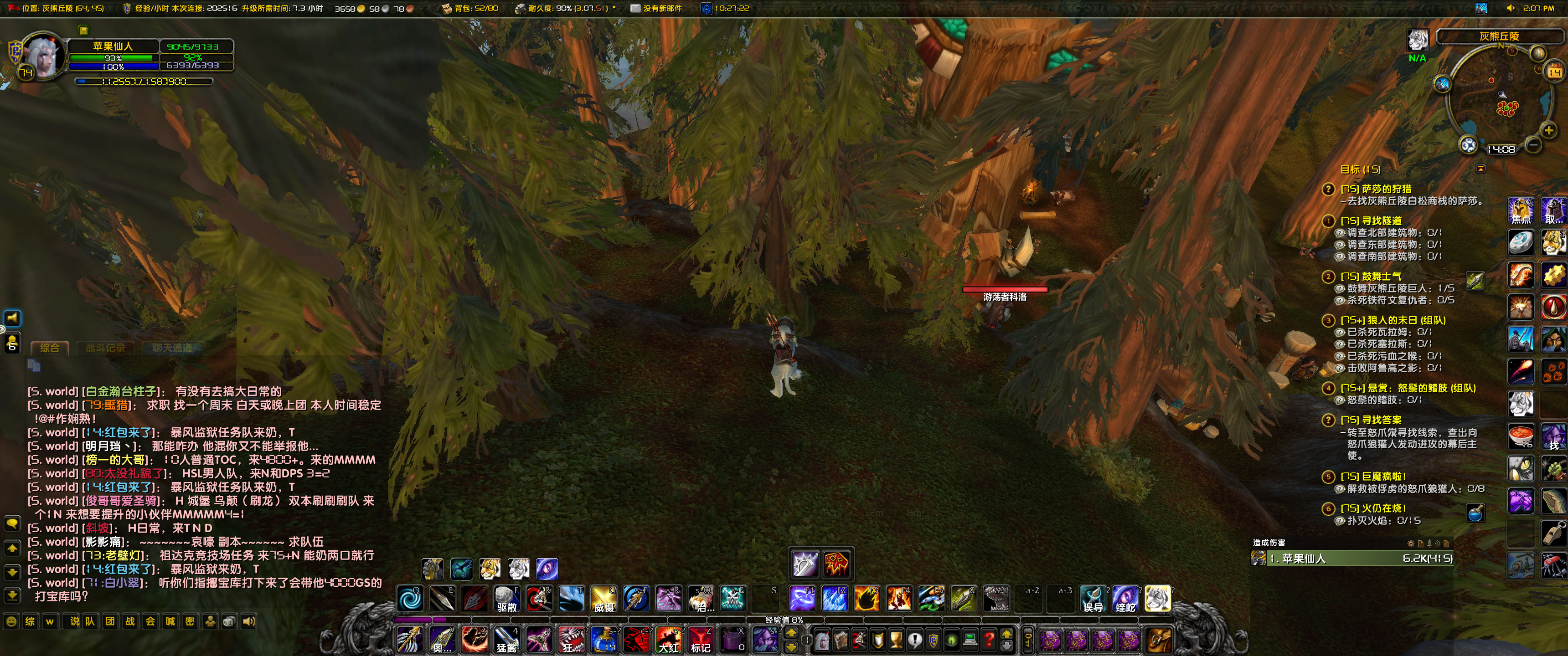1568x656 pixels.
Task: Zoom in the minimap with plus button
Action: 1549,130
